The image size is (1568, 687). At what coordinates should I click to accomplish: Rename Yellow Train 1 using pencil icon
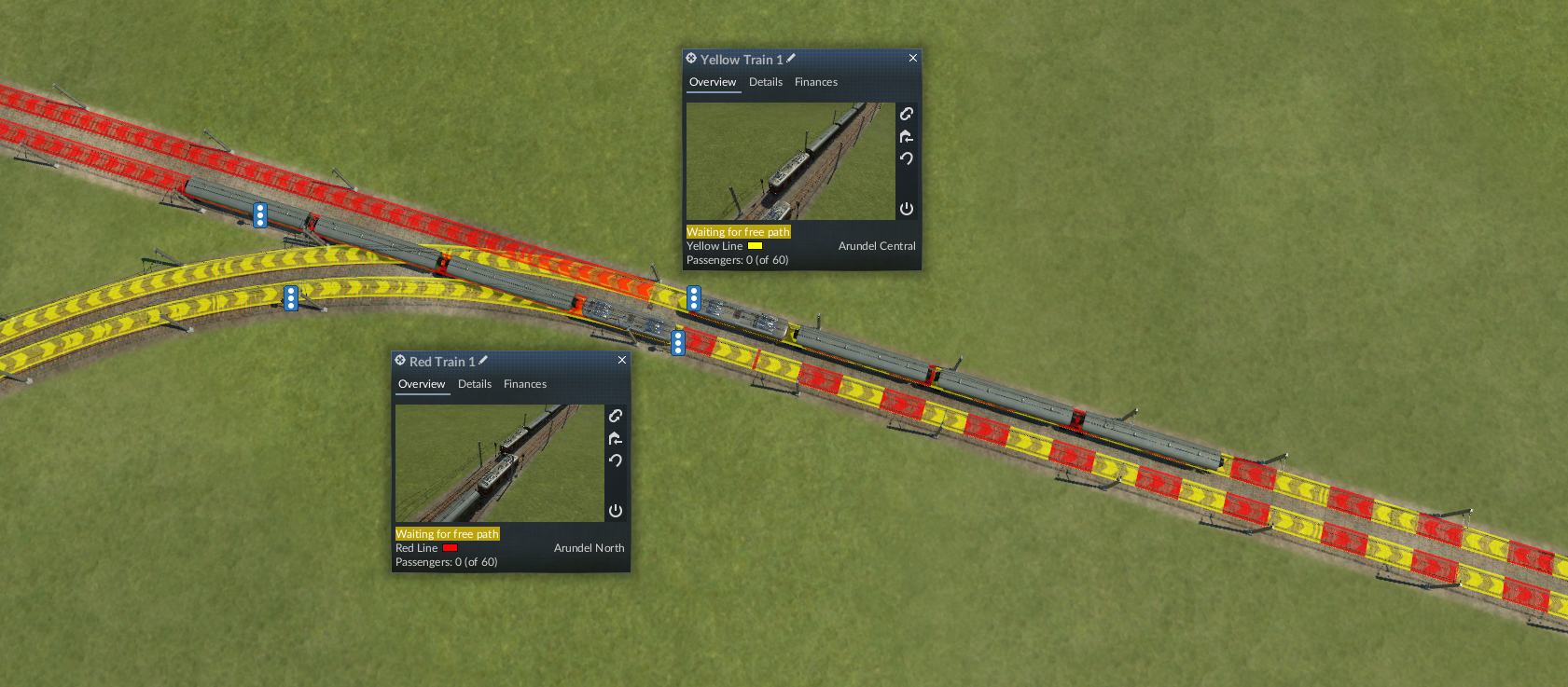[x=791, y=59]
